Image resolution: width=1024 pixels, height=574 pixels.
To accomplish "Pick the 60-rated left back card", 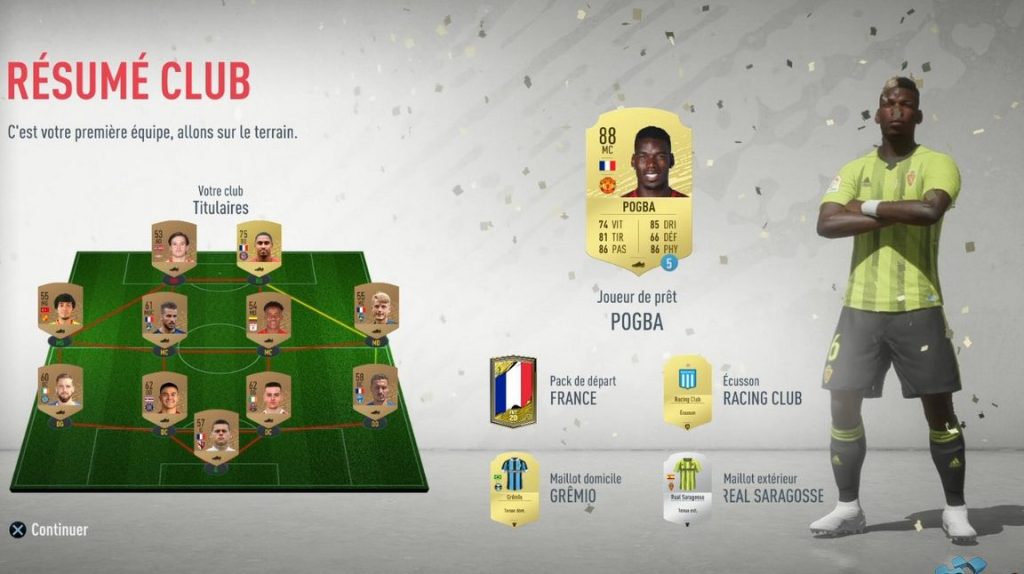I will [x=61, y=390].
